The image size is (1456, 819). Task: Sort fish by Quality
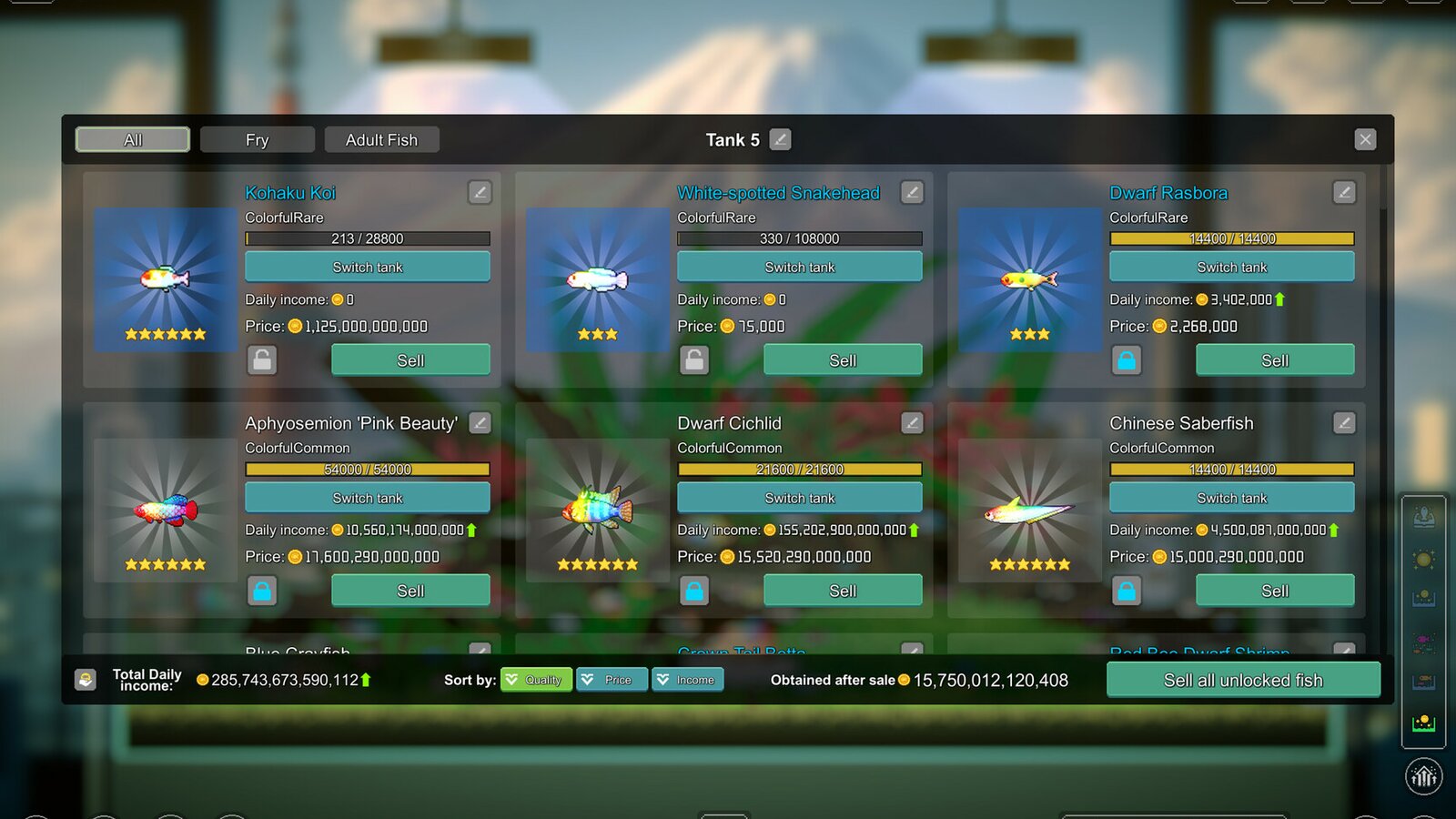coord(536,680)
